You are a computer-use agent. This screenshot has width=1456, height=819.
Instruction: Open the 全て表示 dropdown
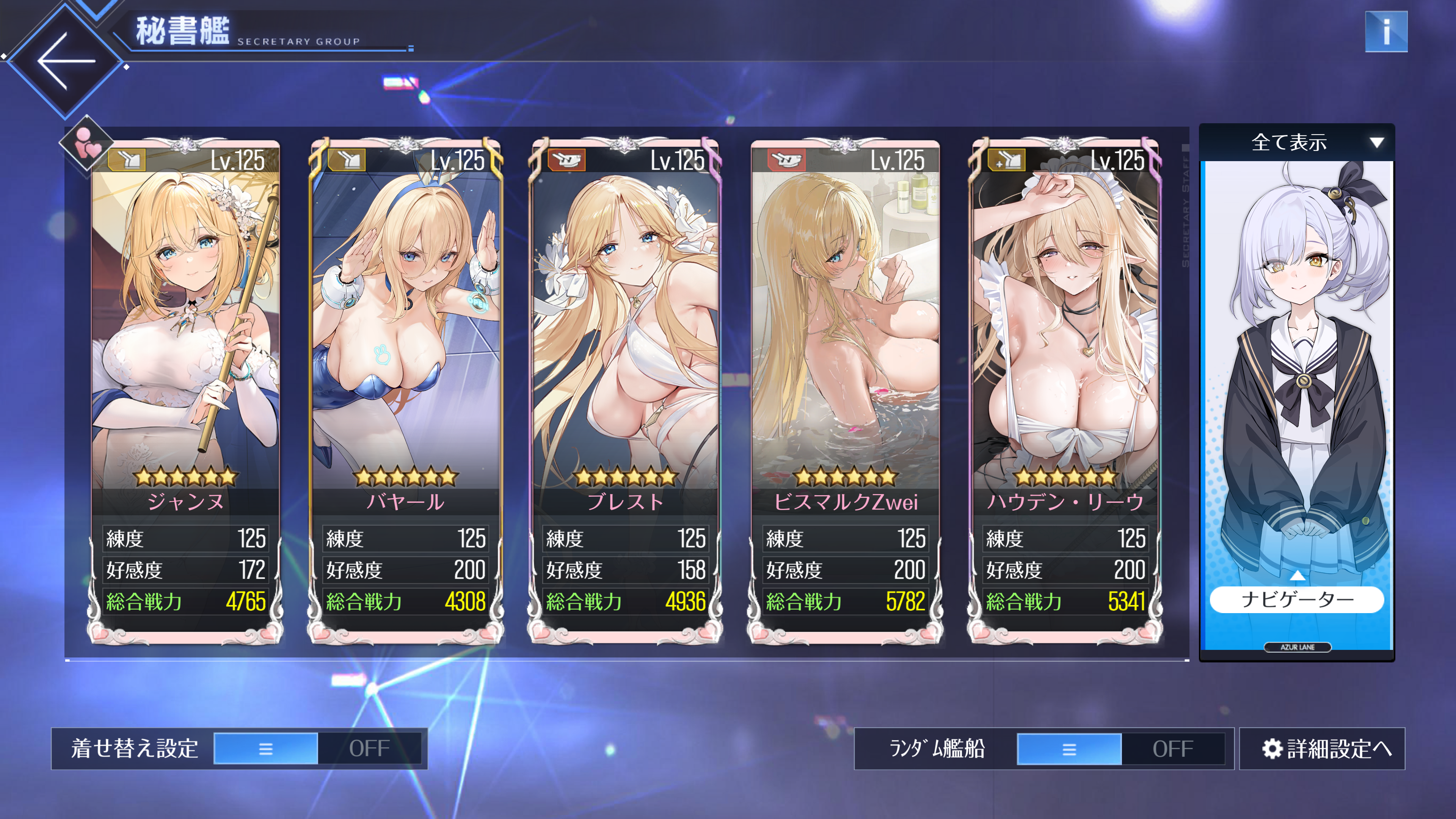[x=1297, y=143]
